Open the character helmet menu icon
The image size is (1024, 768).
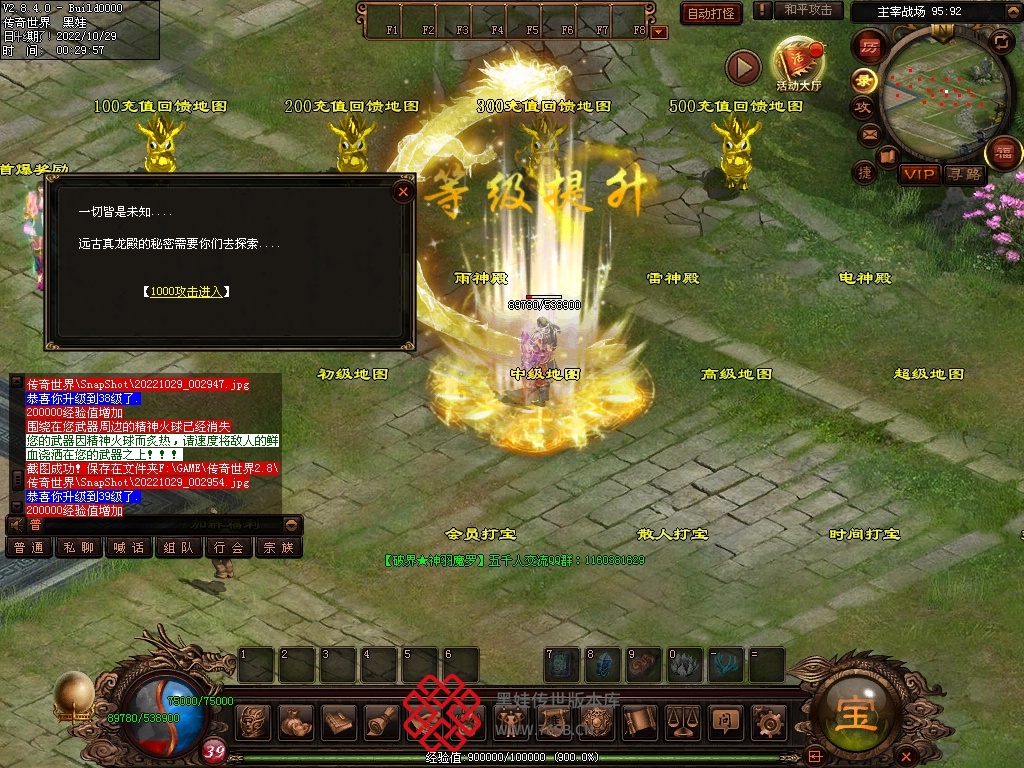tap(252, 721)
